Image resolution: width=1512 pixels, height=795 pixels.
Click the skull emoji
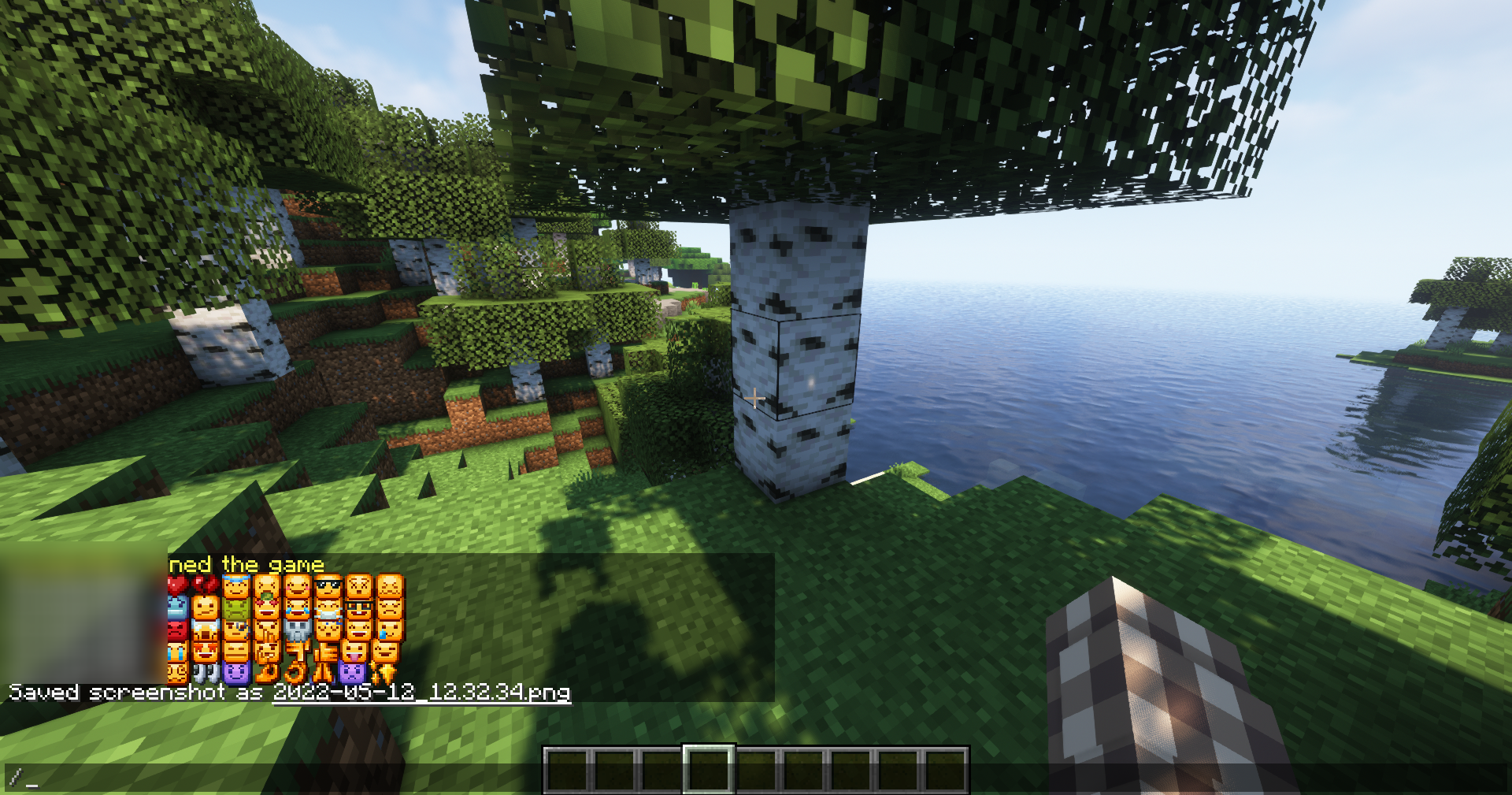(298, 630)
